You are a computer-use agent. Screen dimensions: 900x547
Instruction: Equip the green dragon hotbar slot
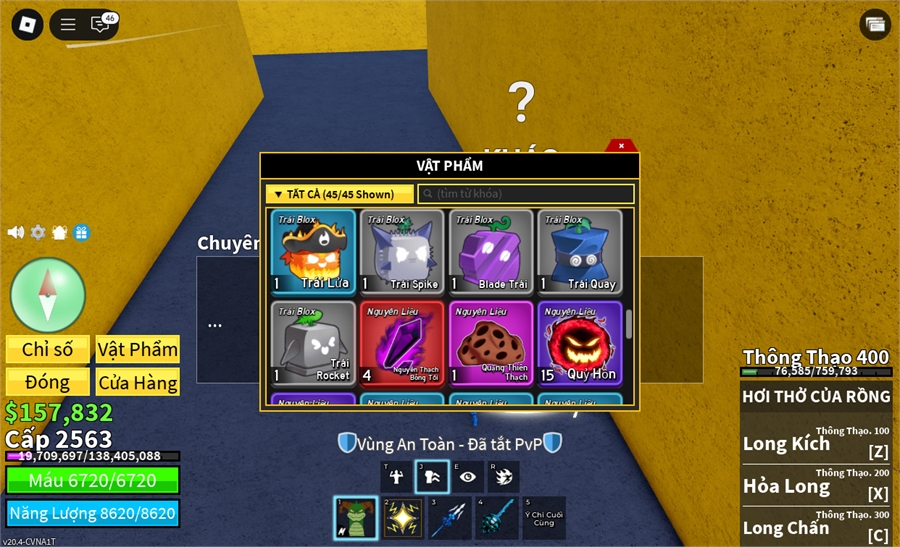pyautogui.click(x=355, y=518)
